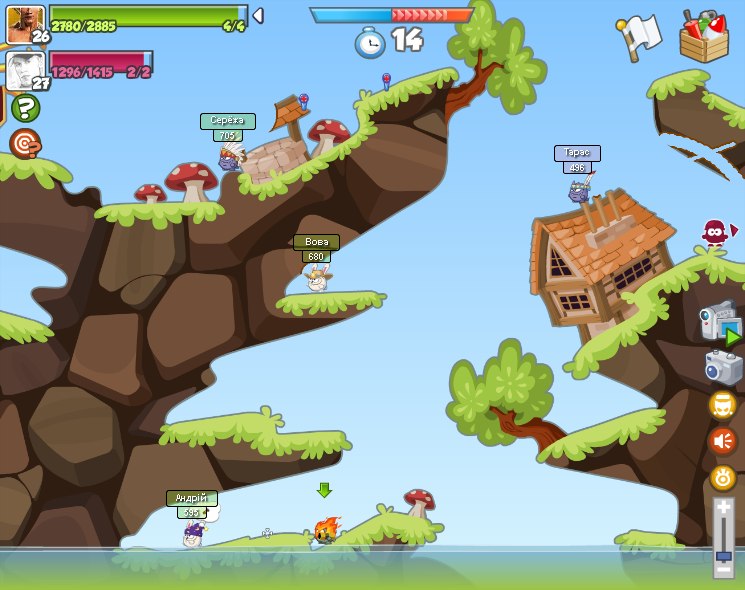
Task: Click the white surrender flag
Action: pyautogui.click(x=640, y=34)
